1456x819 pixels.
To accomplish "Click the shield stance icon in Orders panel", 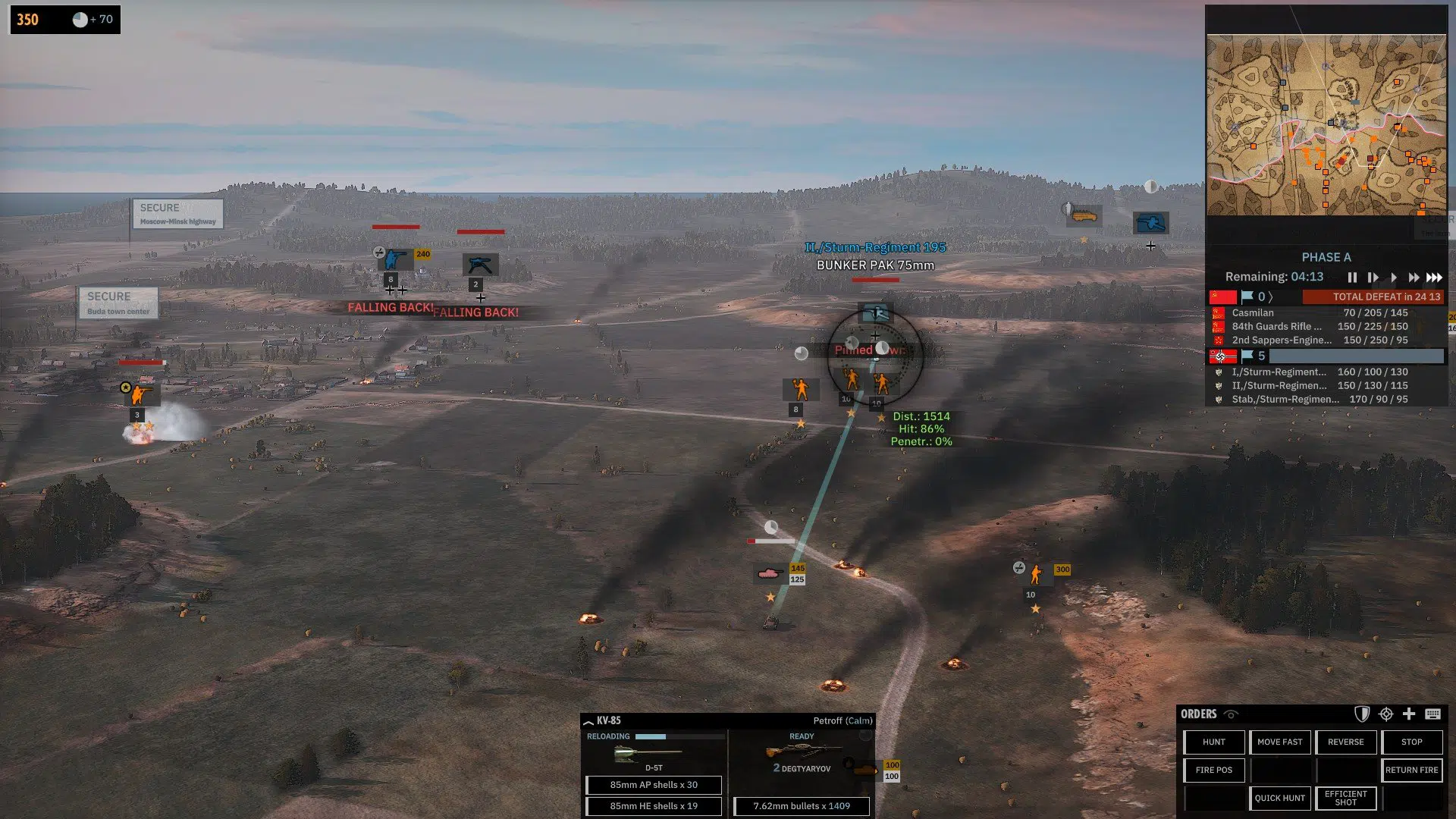I will [1362, 714].
